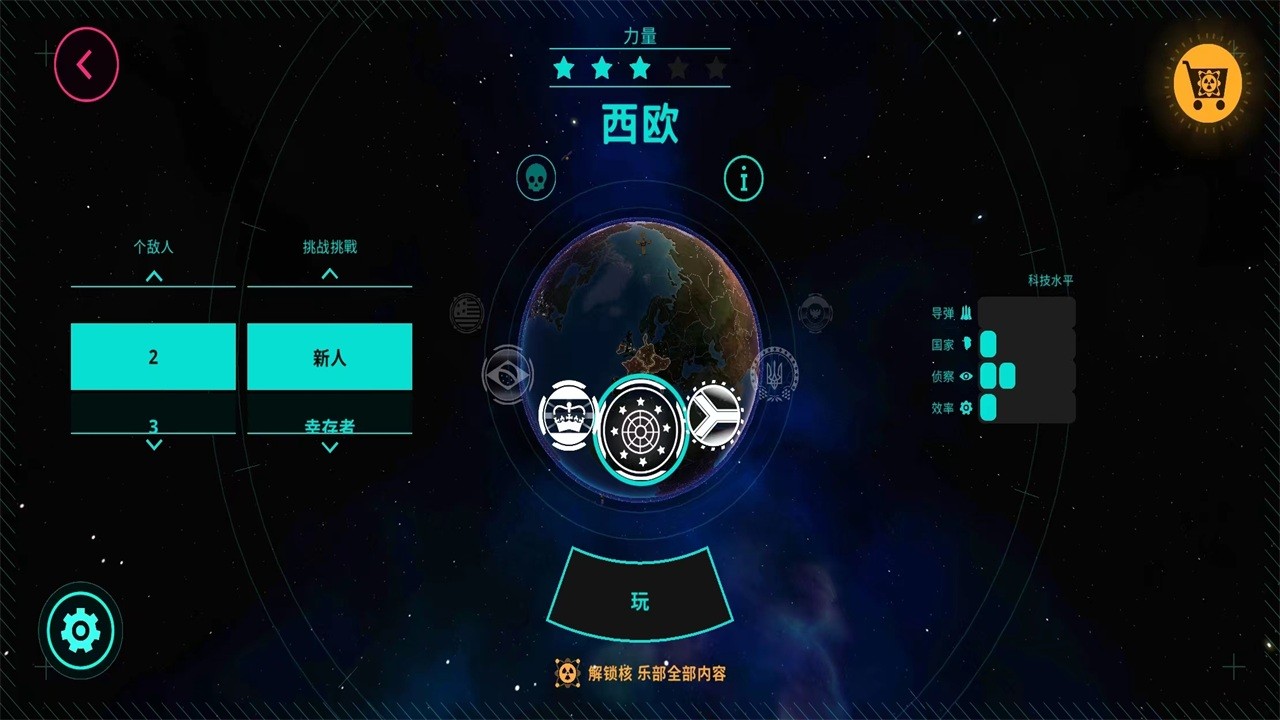Toggle the 侦察 recon tech block
This screenshot has width=1280, height=720.
pyautogui.click(x=996, y=376)
